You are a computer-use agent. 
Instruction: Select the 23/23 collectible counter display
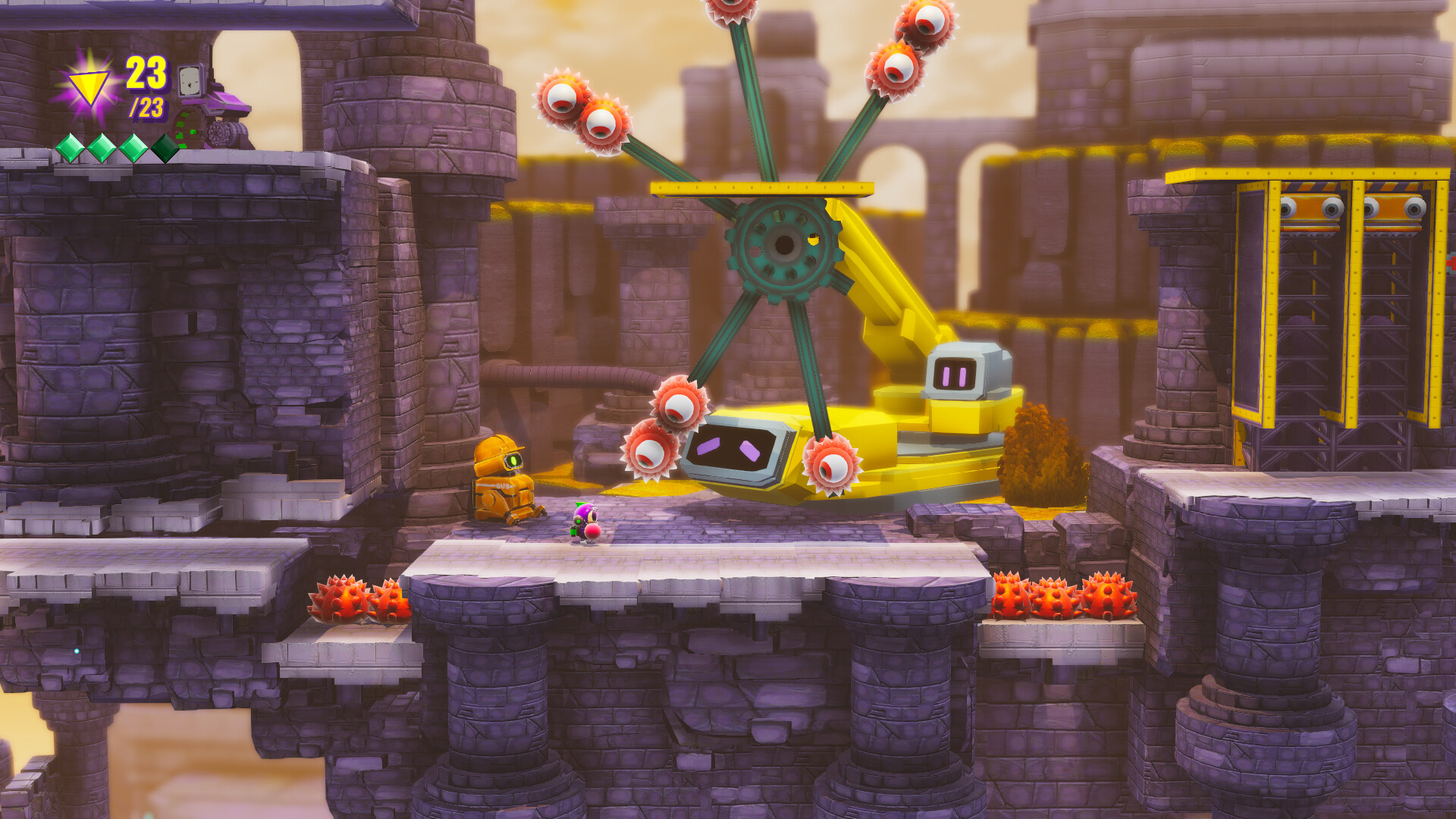coord(146,83)
